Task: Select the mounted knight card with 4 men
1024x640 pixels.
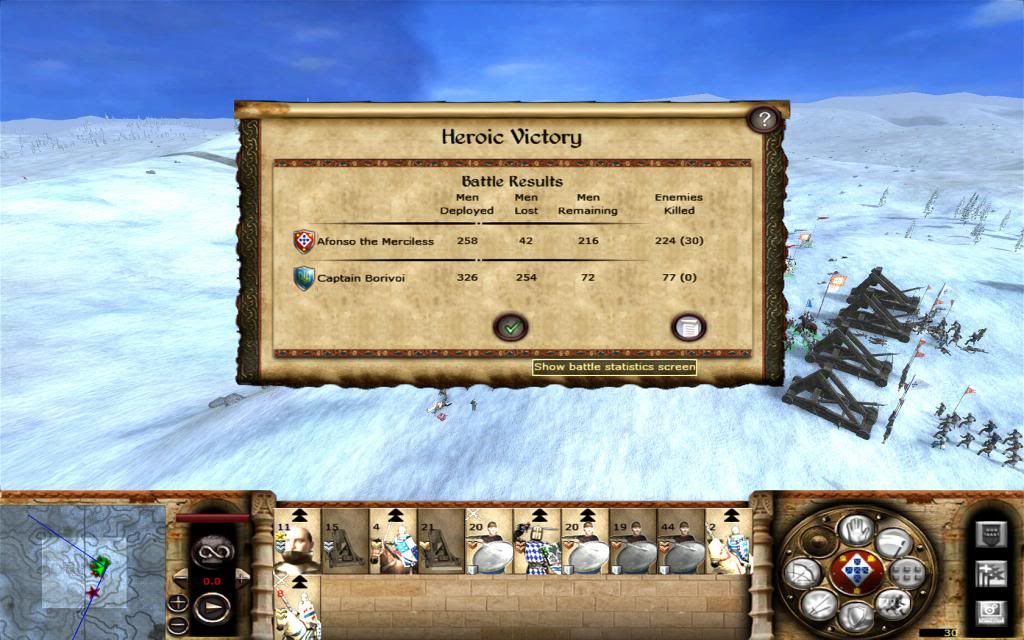Action: click(393, 541)
